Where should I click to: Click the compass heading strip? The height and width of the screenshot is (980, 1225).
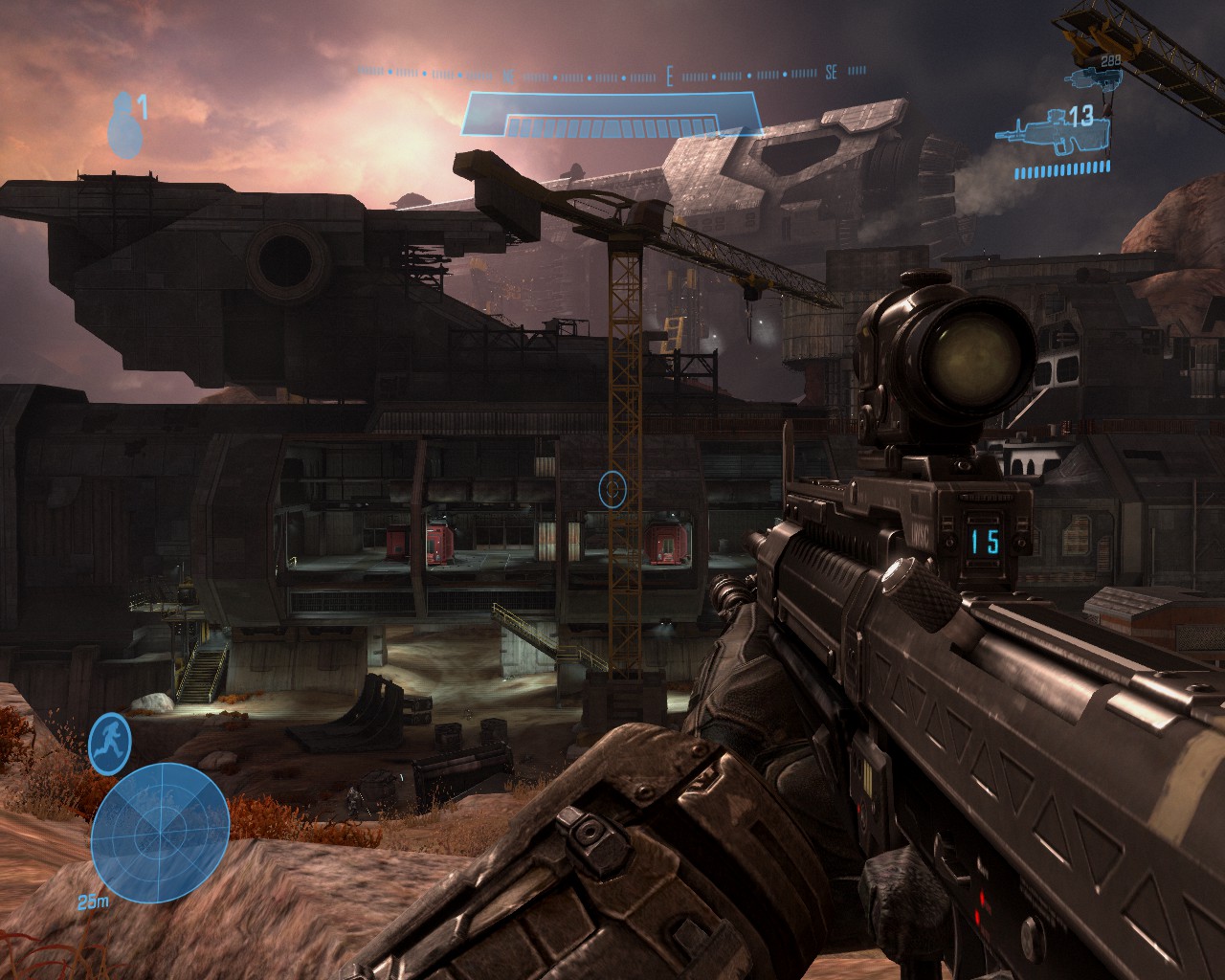point(612,73)
